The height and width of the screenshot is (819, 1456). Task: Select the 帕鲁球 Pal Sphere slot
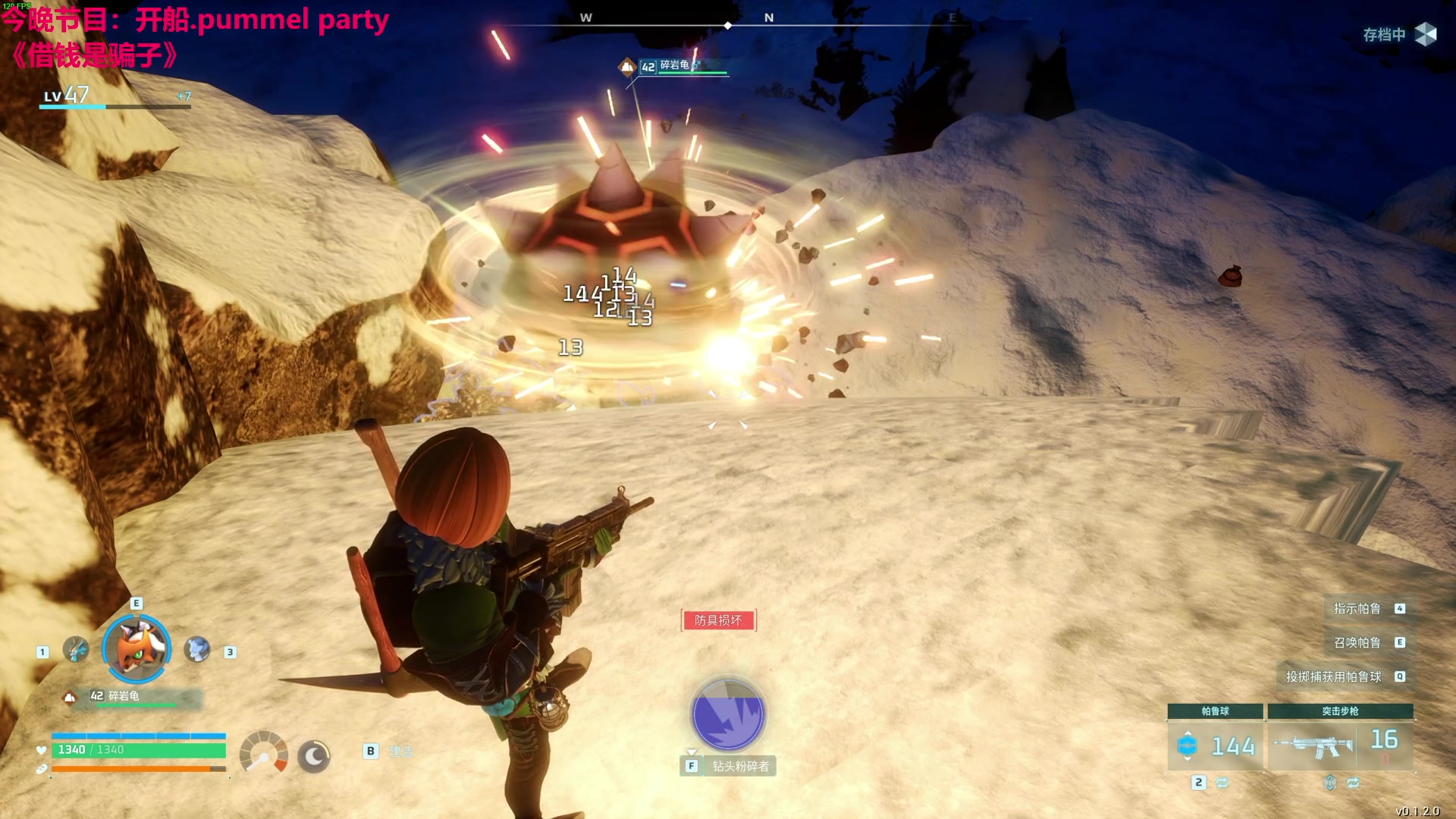point(1215,745)
